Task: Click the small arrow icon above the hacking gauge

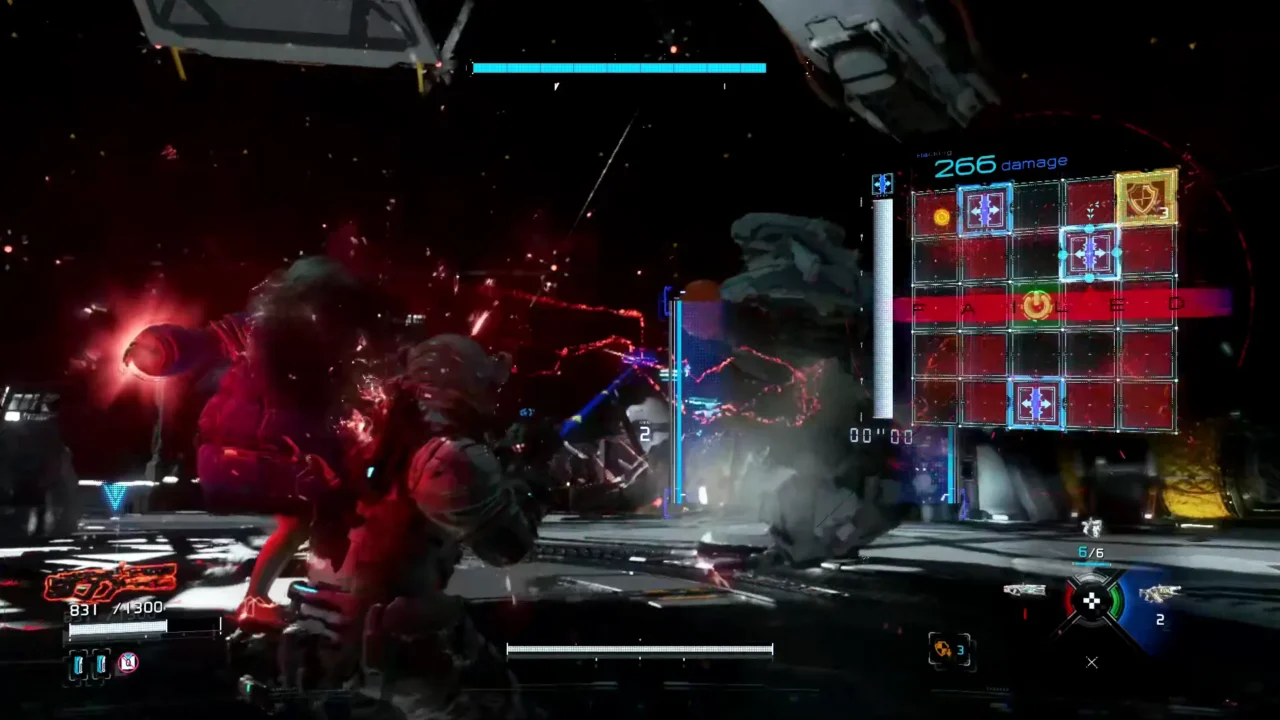Action: tap(882, 184)
